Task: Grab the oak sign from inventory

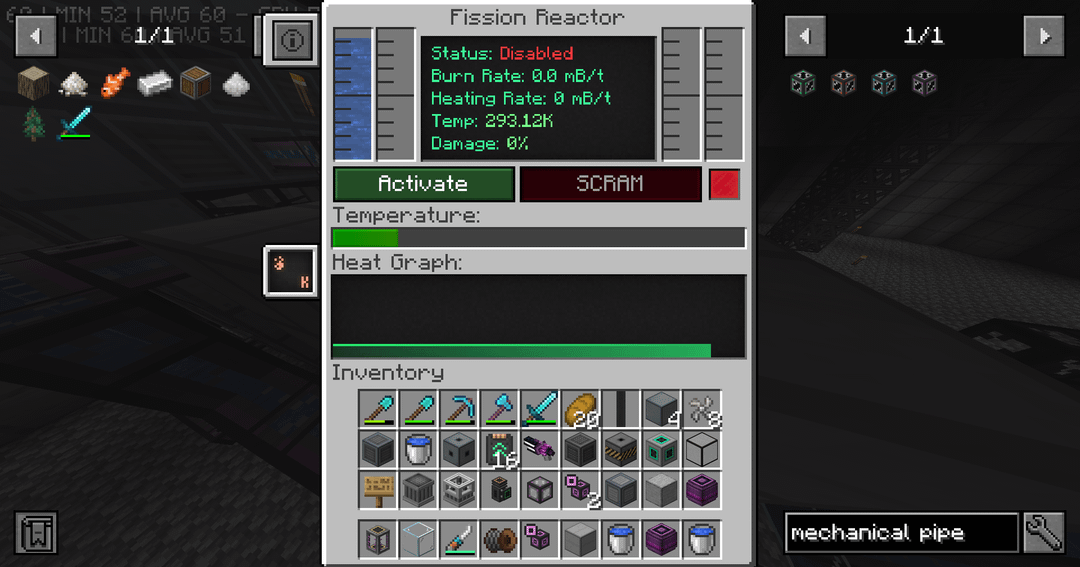Action: [x=379, y=490]
